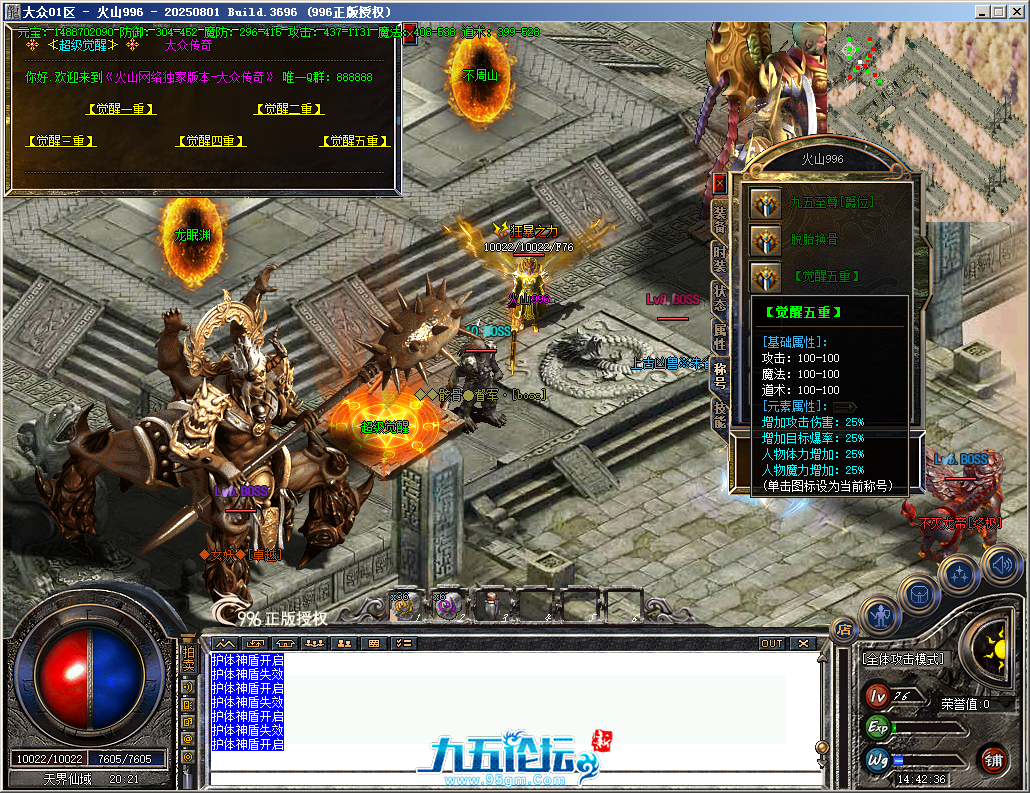Close the character panel with the red X
The image size is (1030, 793).
[x=719, y=184]
